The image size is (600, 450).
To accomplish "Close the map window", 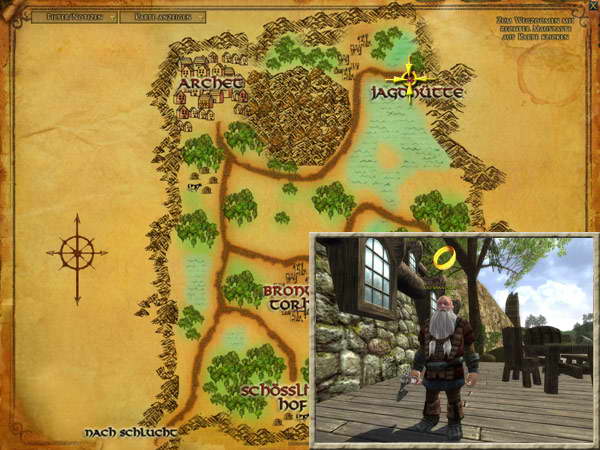I will (592, 6).
